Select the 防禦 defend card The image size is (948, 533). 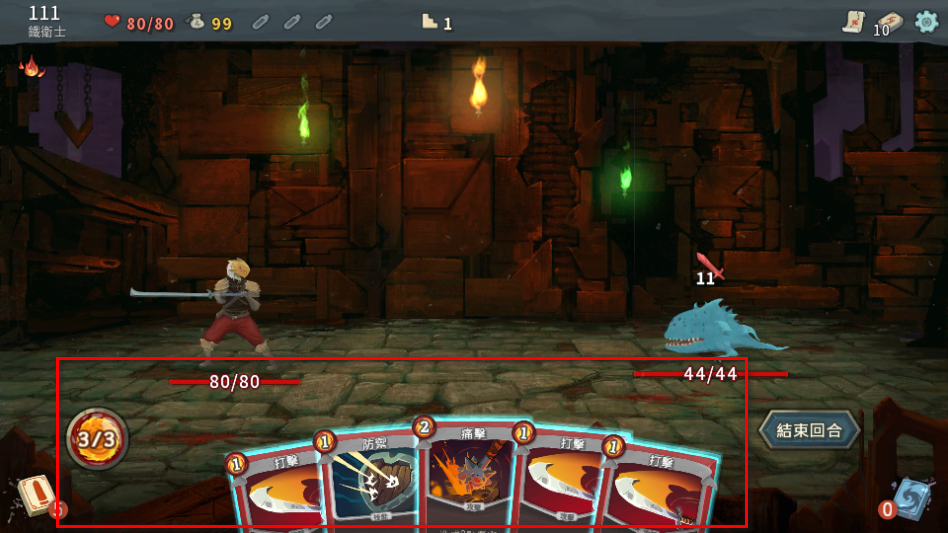tap(371, 480)
